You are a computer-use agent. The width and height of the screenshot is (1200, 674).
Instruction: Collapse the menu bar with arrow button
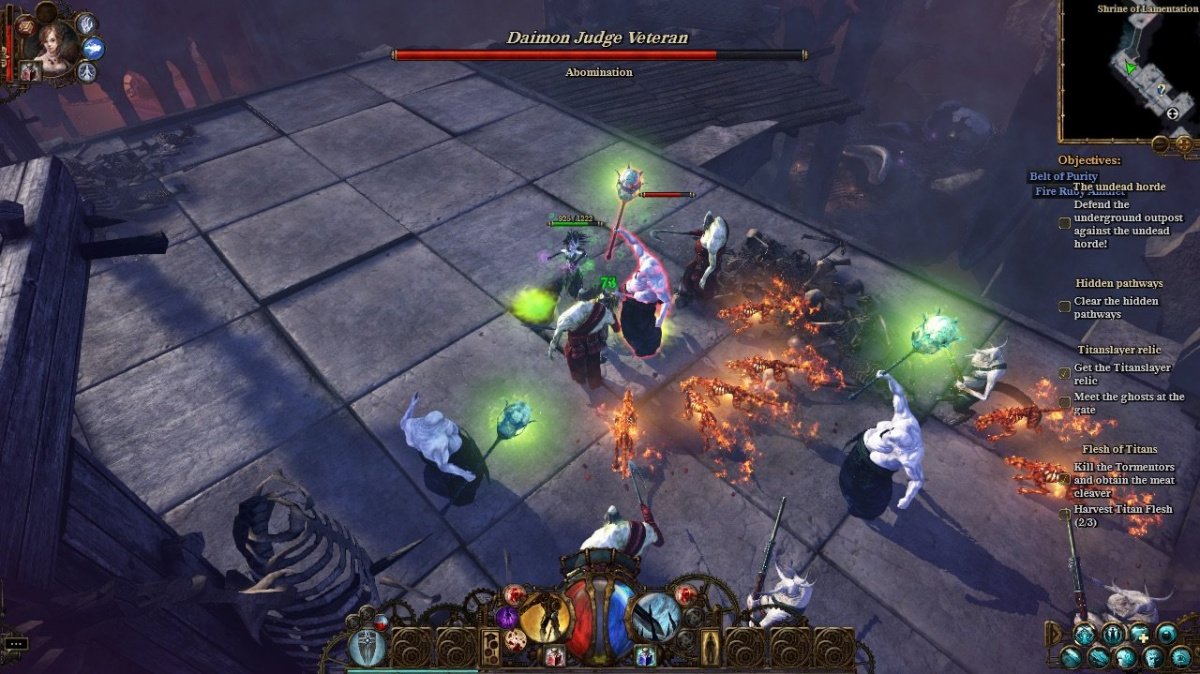1052,633
